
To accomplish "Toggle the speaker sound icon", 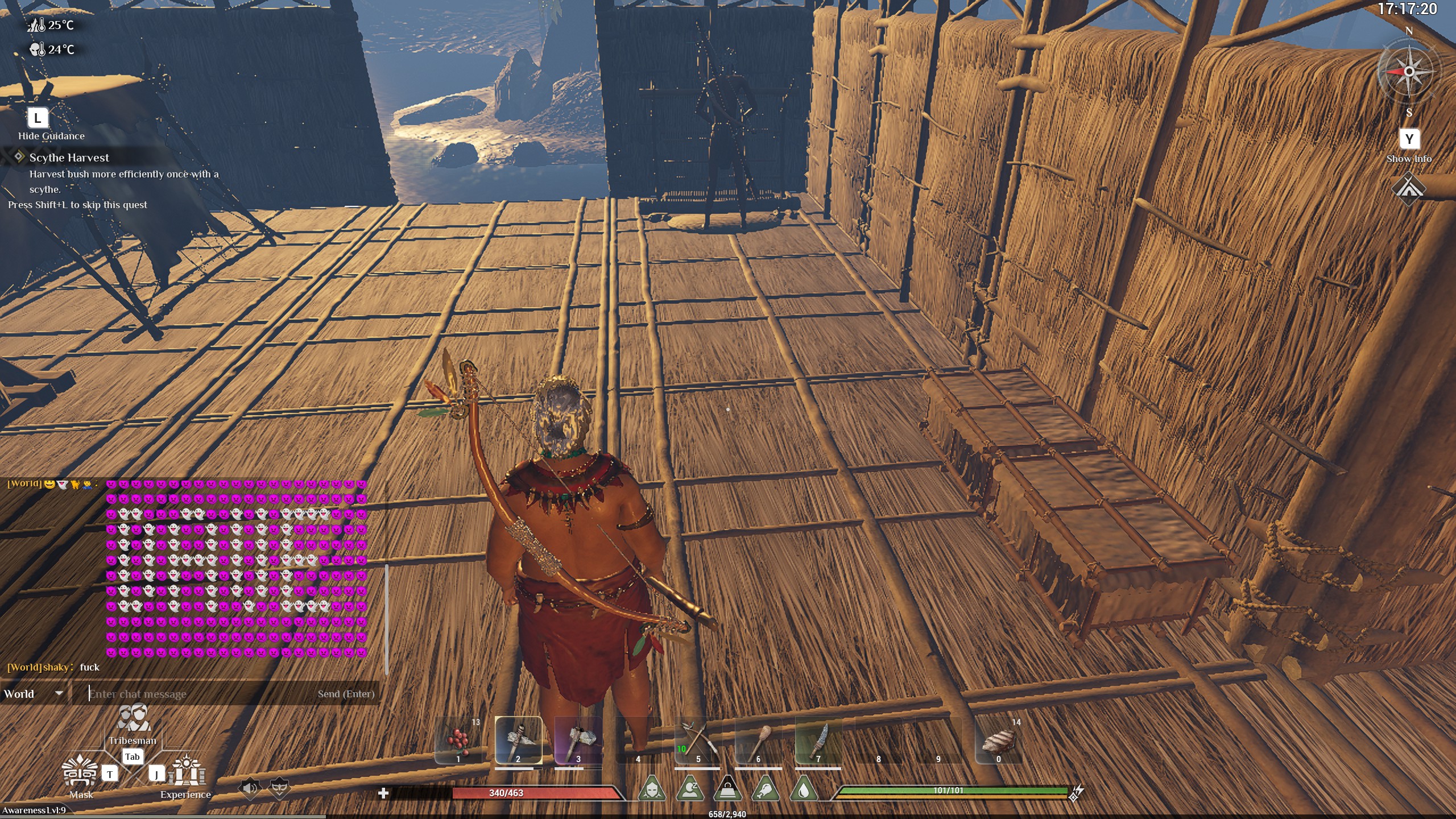I will click(x=249, y=788).
